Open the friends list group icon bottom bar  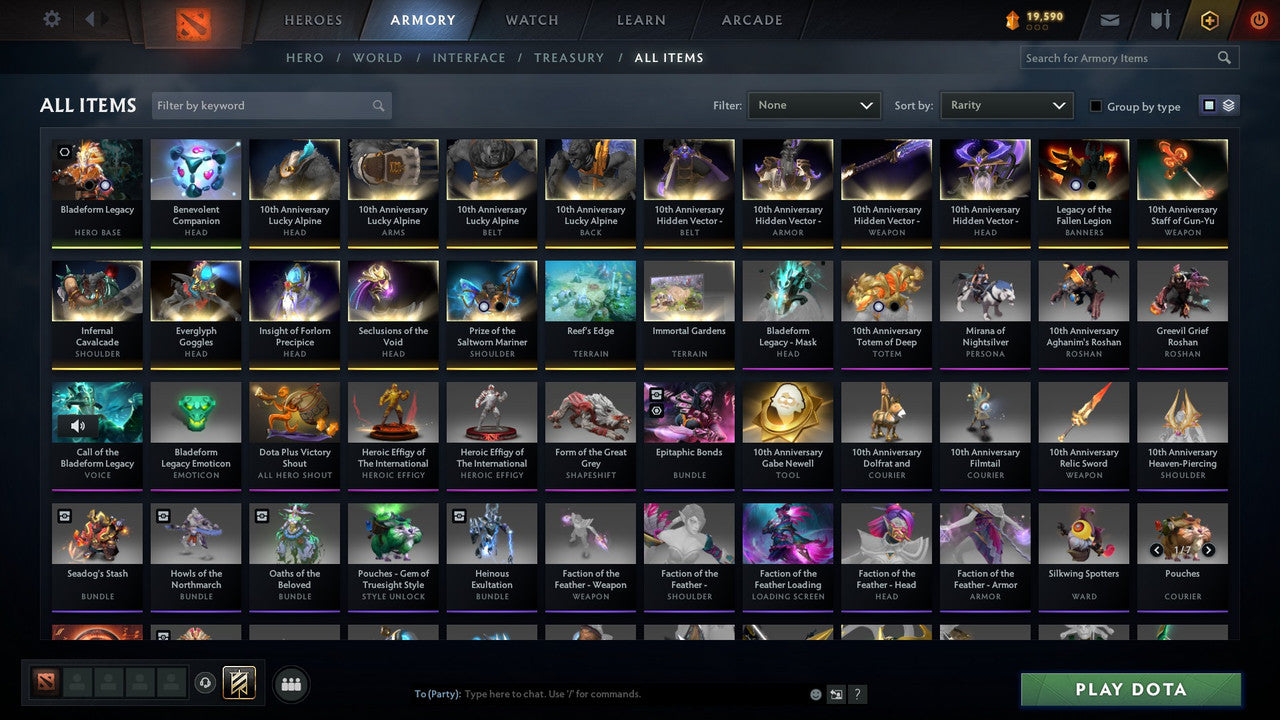[x=290, y=684]
